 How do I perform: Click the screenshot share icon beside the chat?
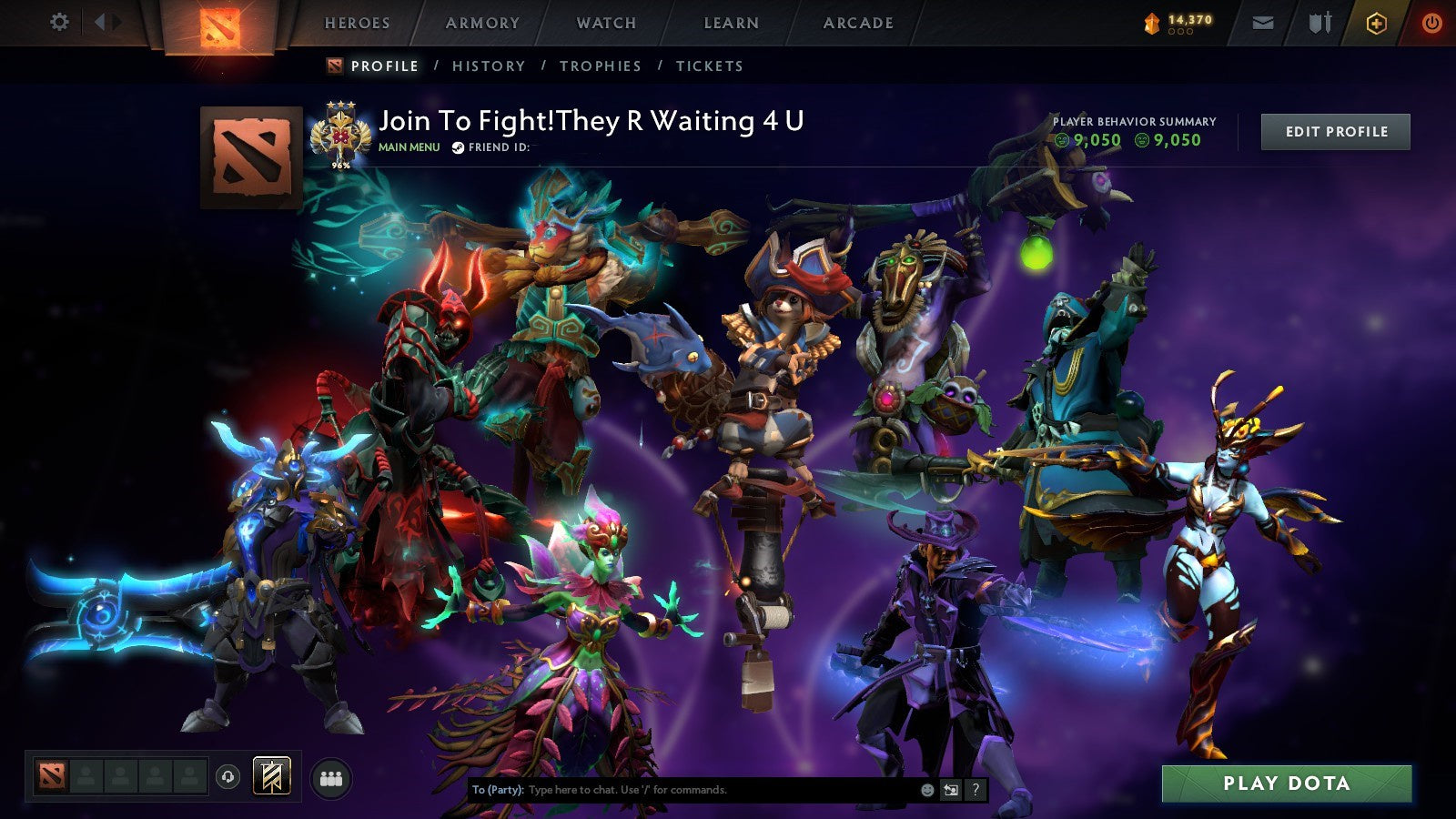tap(950, 790)
